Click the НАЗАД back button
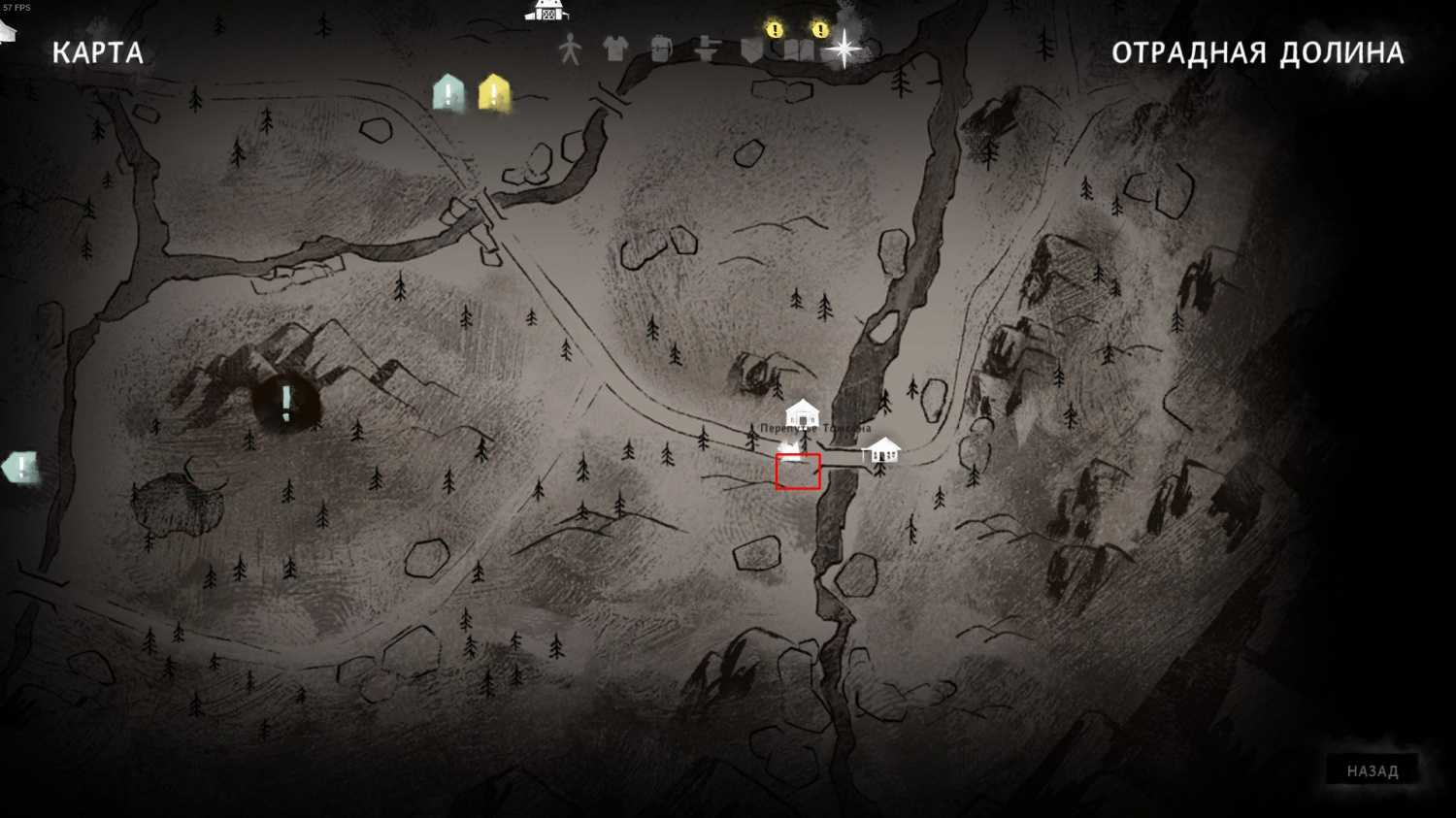The width and height of the screenshot is (1456, 818). 1372,770
